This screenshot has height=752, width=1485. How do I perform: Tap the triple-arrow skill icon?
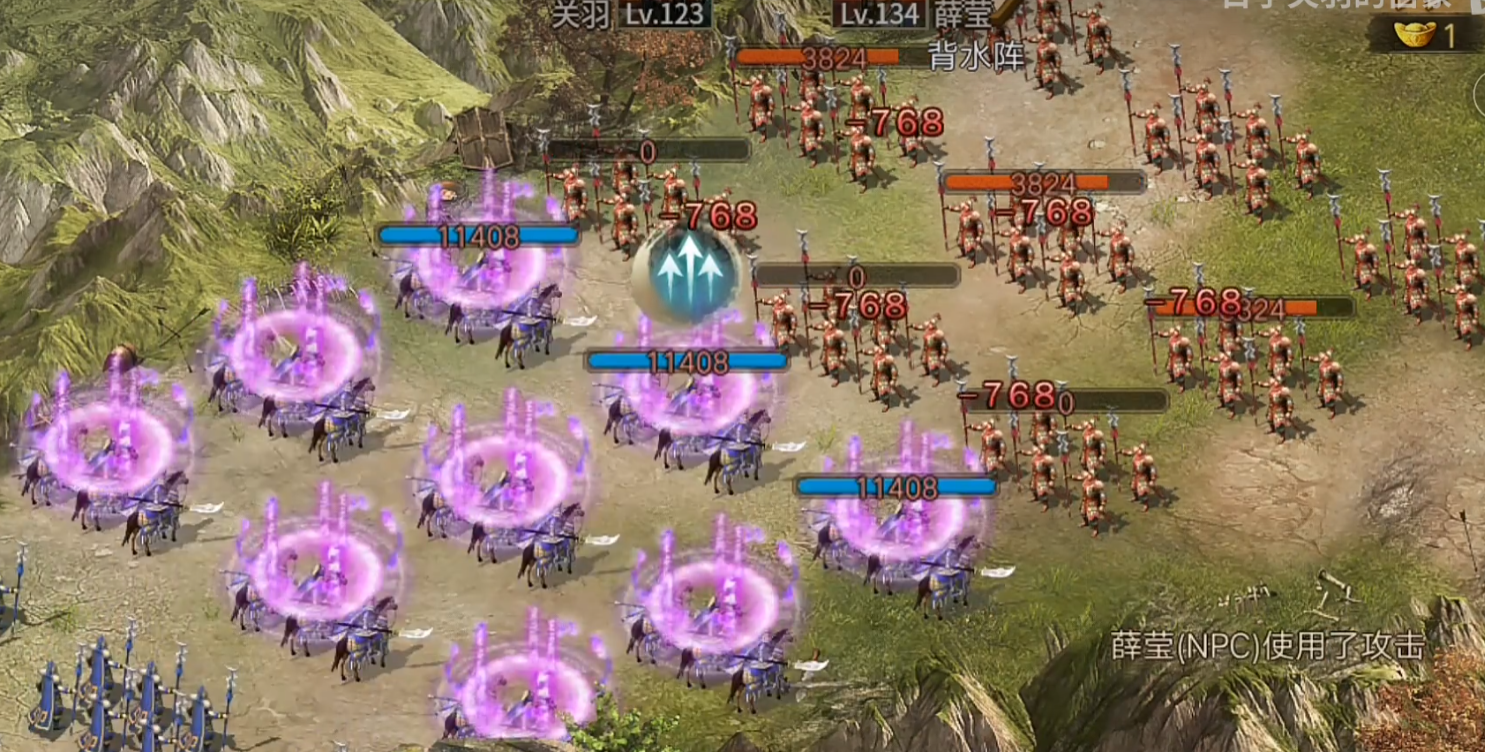click(688, 270)
